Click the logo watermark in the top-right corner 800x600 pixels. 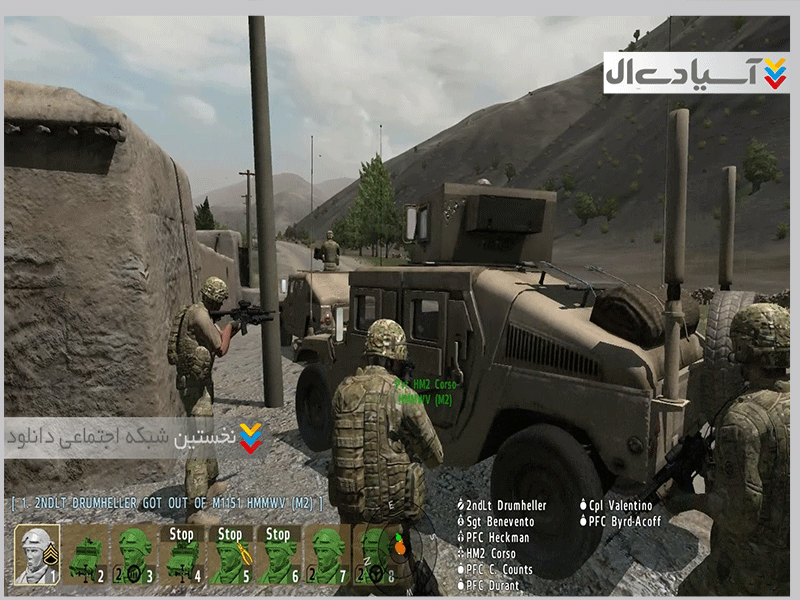click(x=696, y=73)
